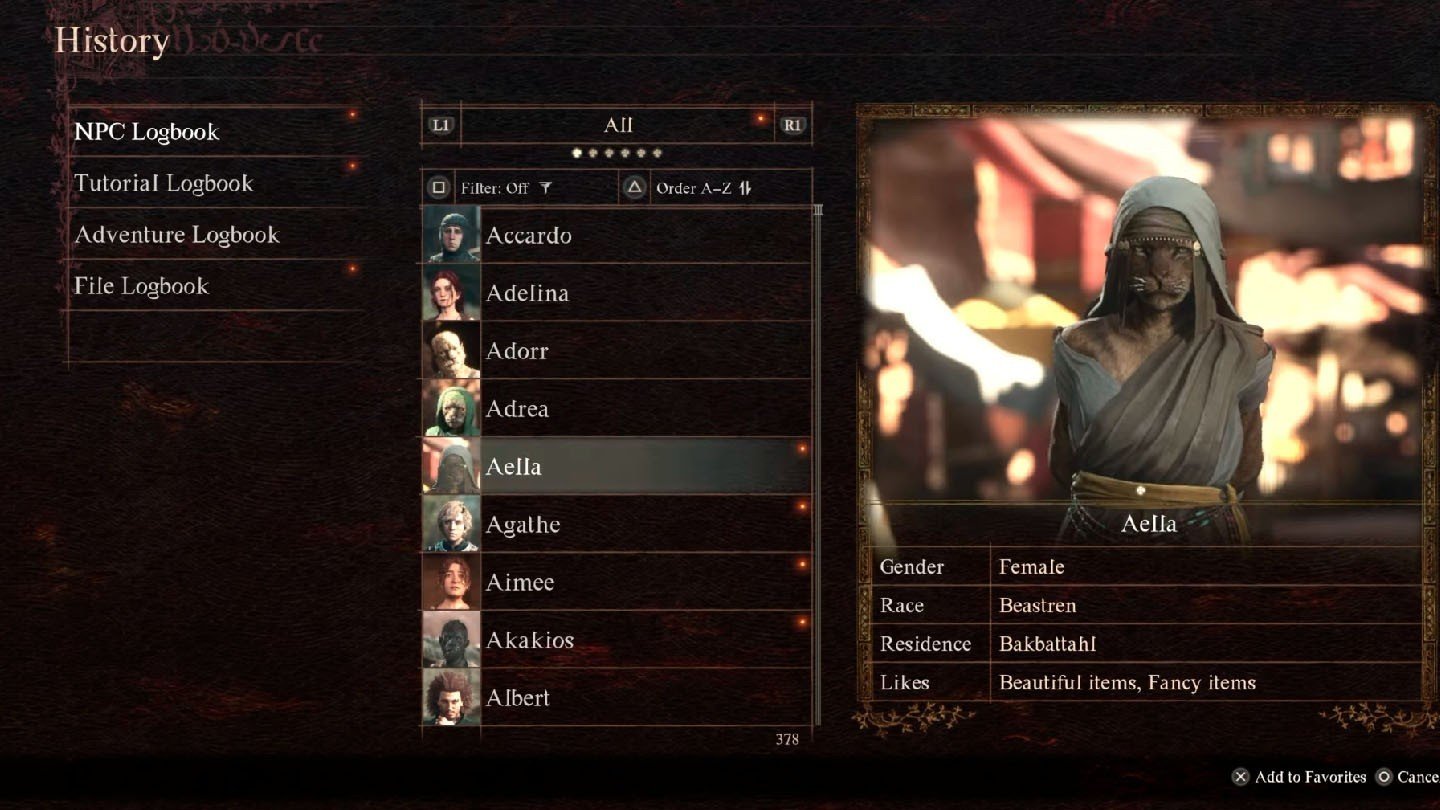Choose the Adelina list row
The width and height of the screenshot is (1440, 810).
(616, 293)
